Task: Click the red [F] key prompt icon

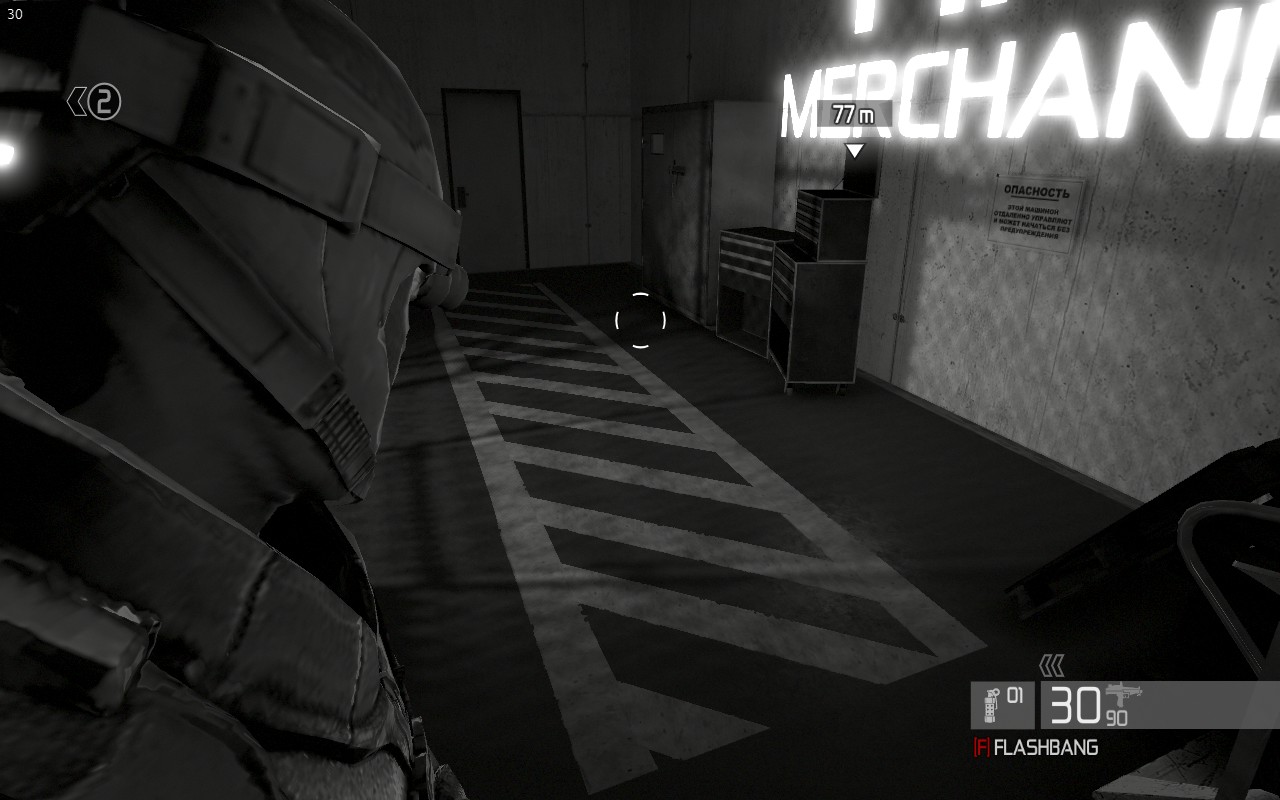Action: [x=984, y=745]
